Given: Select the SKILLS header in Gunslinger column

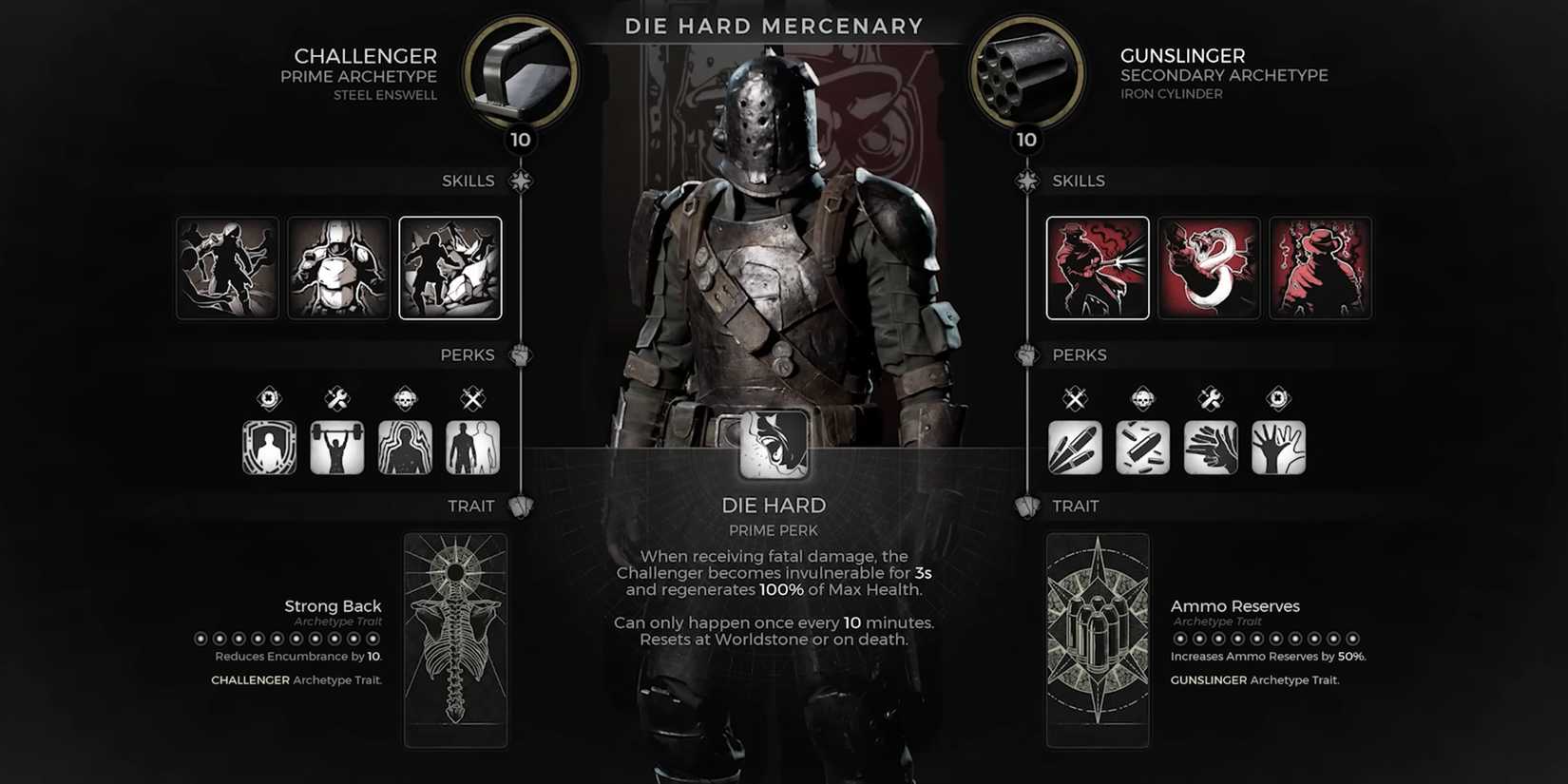Looking at the screenshot, I should pos(1079,181).
